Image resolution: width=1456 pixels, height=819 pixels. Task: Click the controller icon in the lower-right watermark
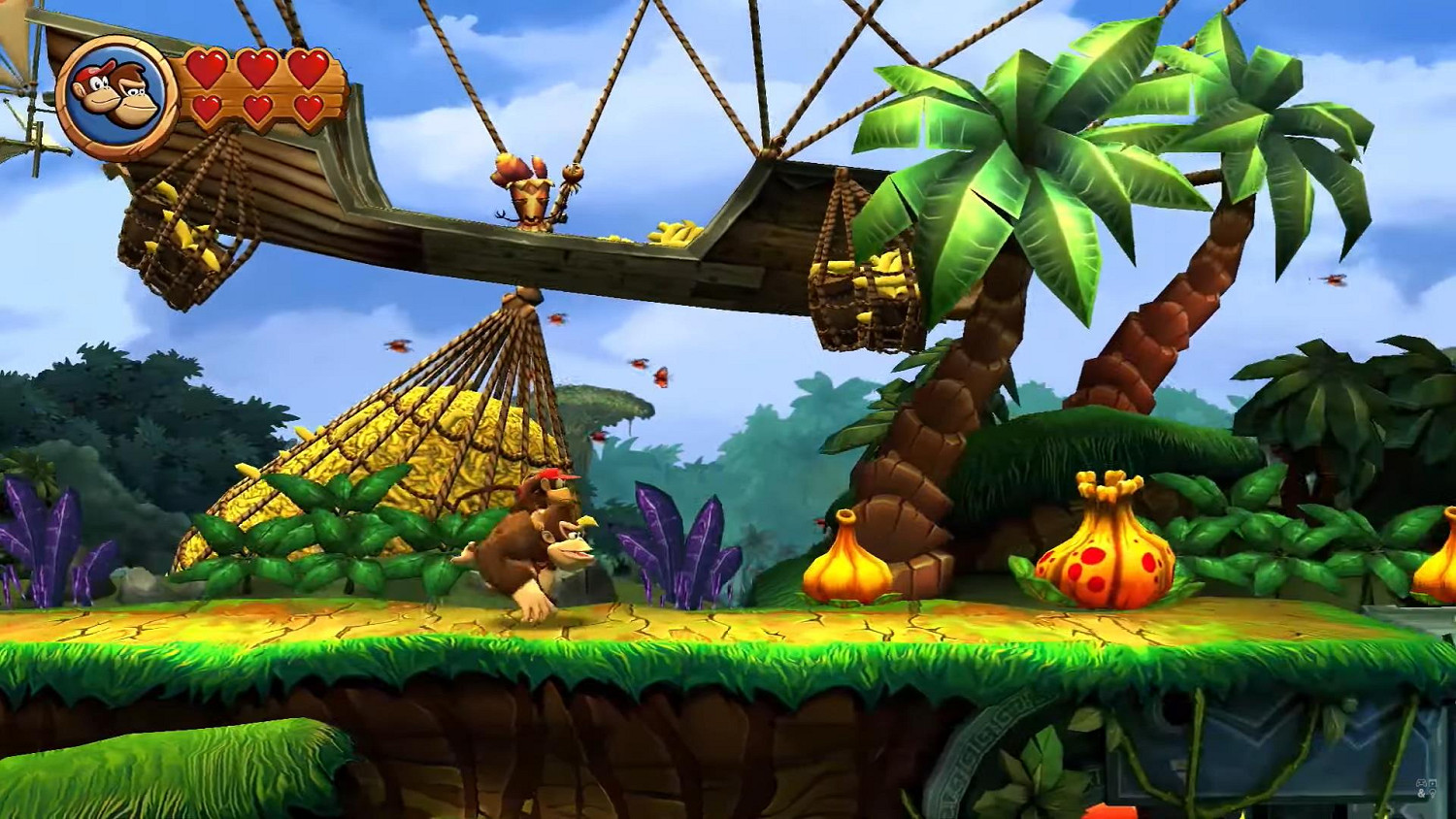(x=1421, y=783)
